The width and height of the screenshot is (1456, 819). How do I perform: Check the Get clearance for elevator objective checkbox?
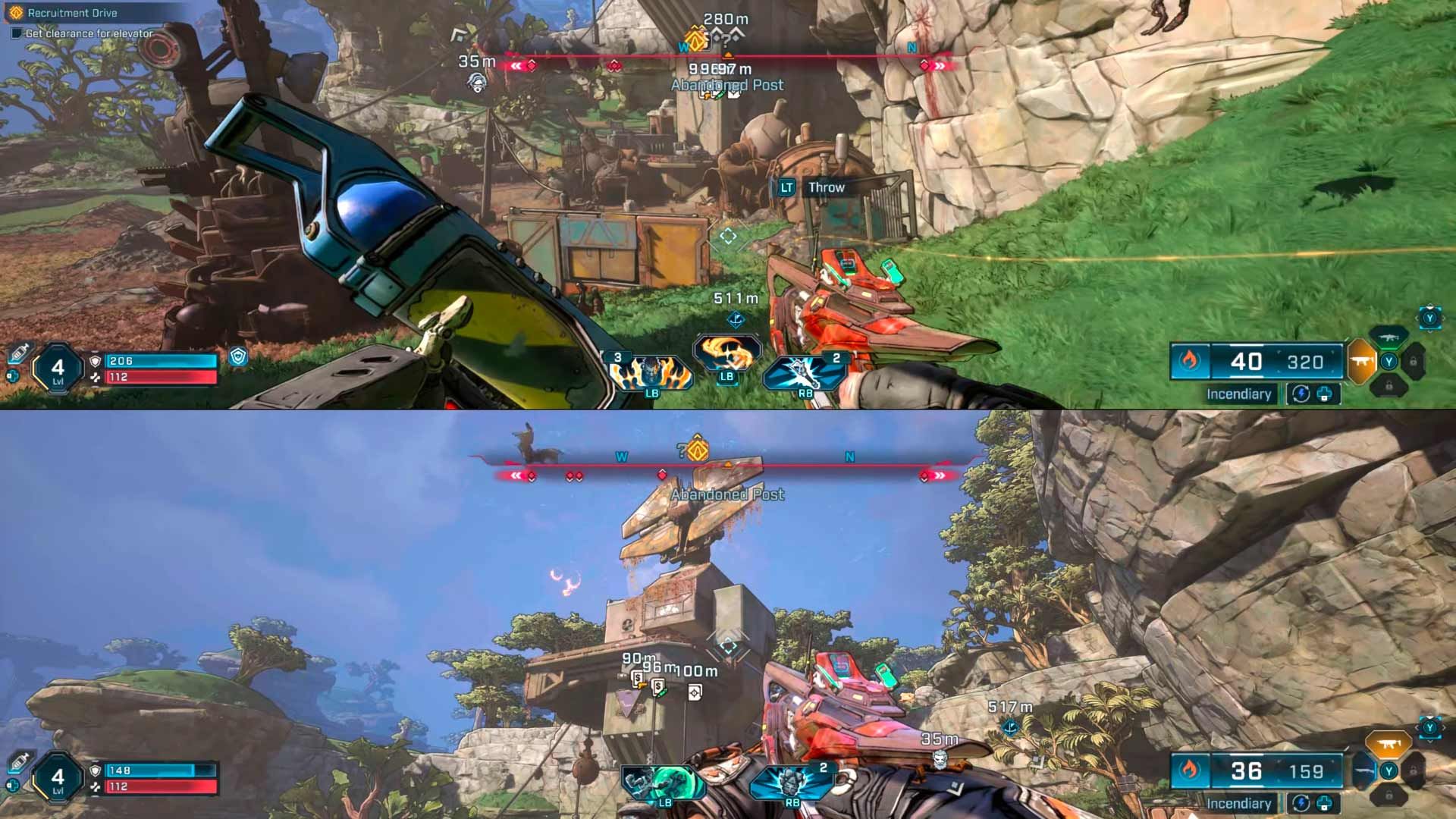point(17,34)
